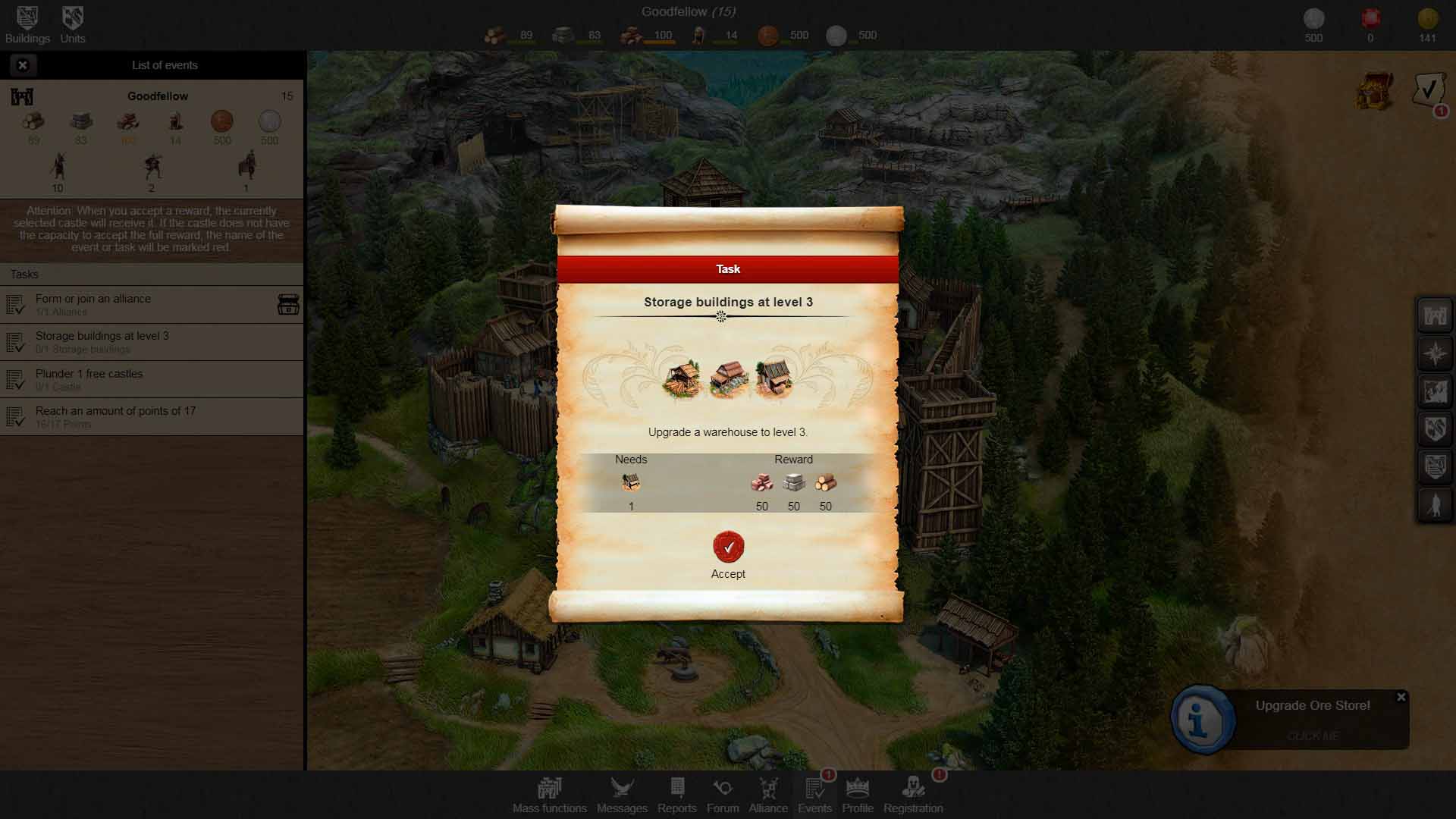Viewport: 1456px width, 819px height.
Task: Open Registration
Action: tap(913, 795)
